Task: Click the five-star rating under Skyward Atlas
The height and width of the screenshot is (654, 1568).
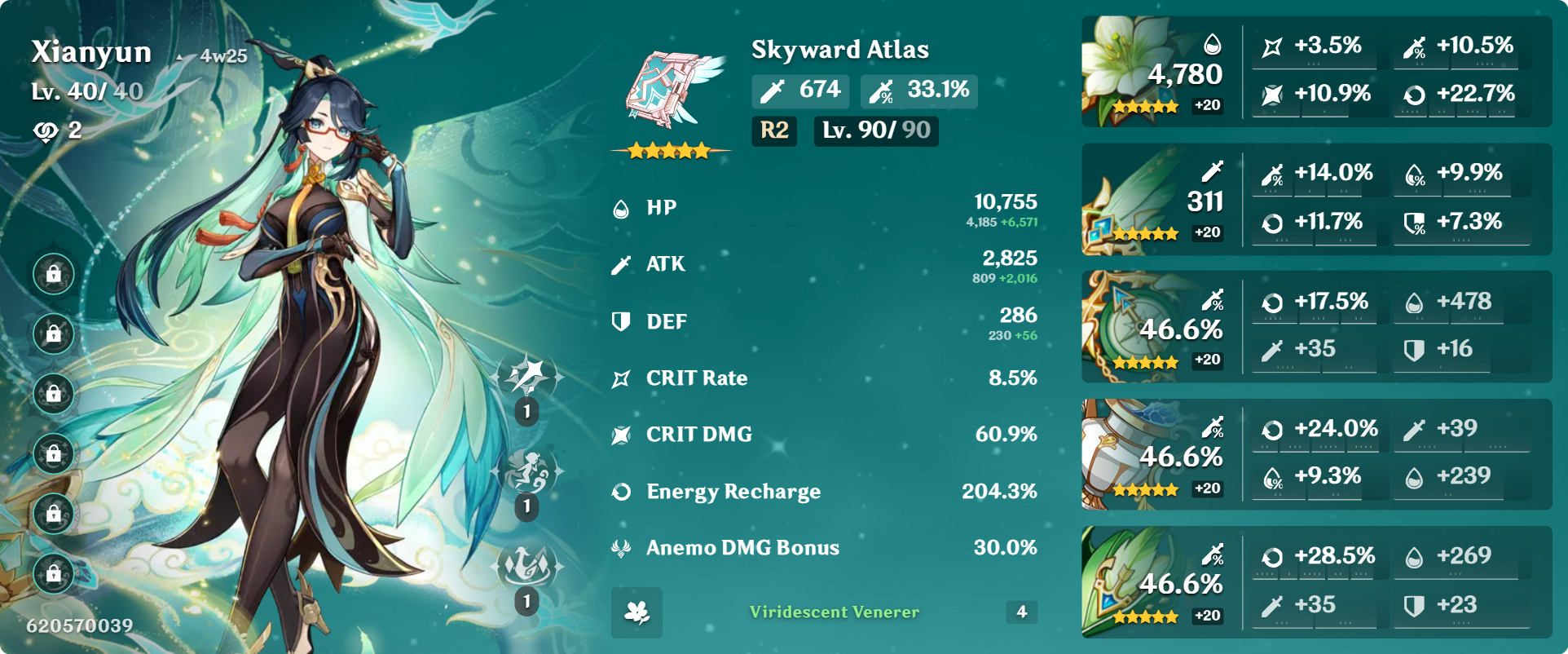Action: pyautogui.click(x=670, y=150)
